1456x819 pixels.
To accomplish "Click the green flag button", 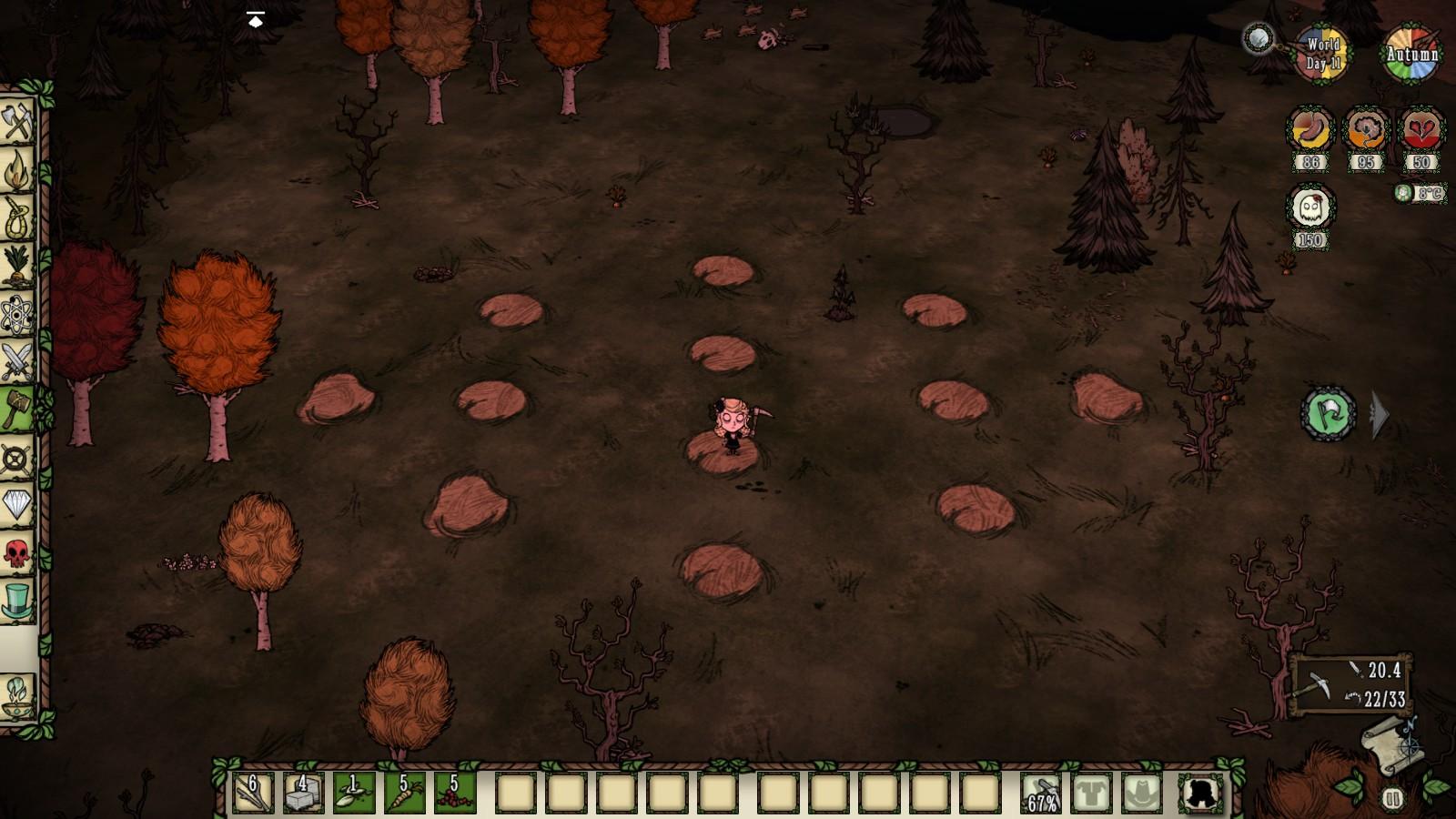I will pyautogui.click(x=1328, y=414).
